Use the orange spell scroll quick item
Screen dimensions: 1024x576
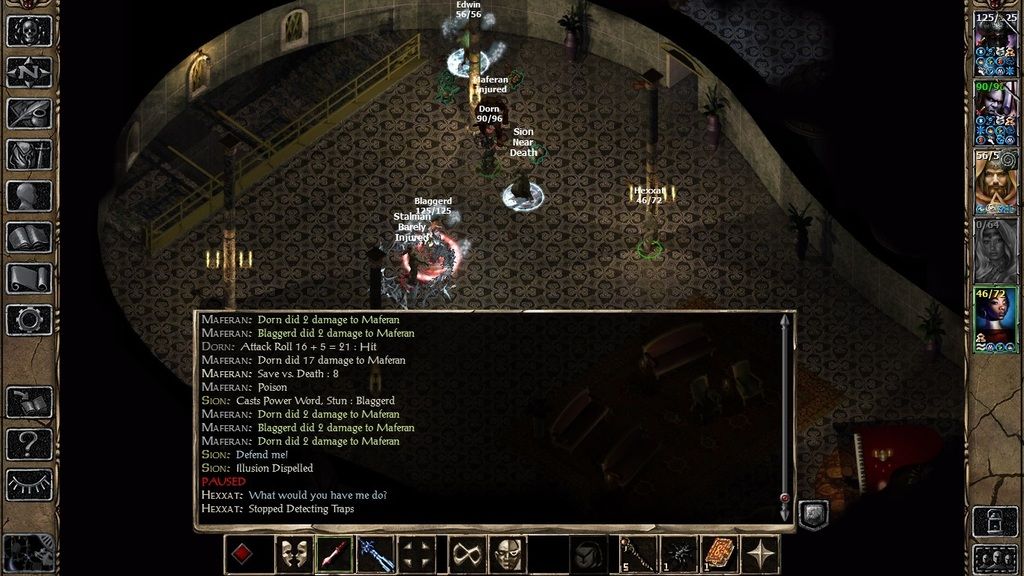click(720, 555)
